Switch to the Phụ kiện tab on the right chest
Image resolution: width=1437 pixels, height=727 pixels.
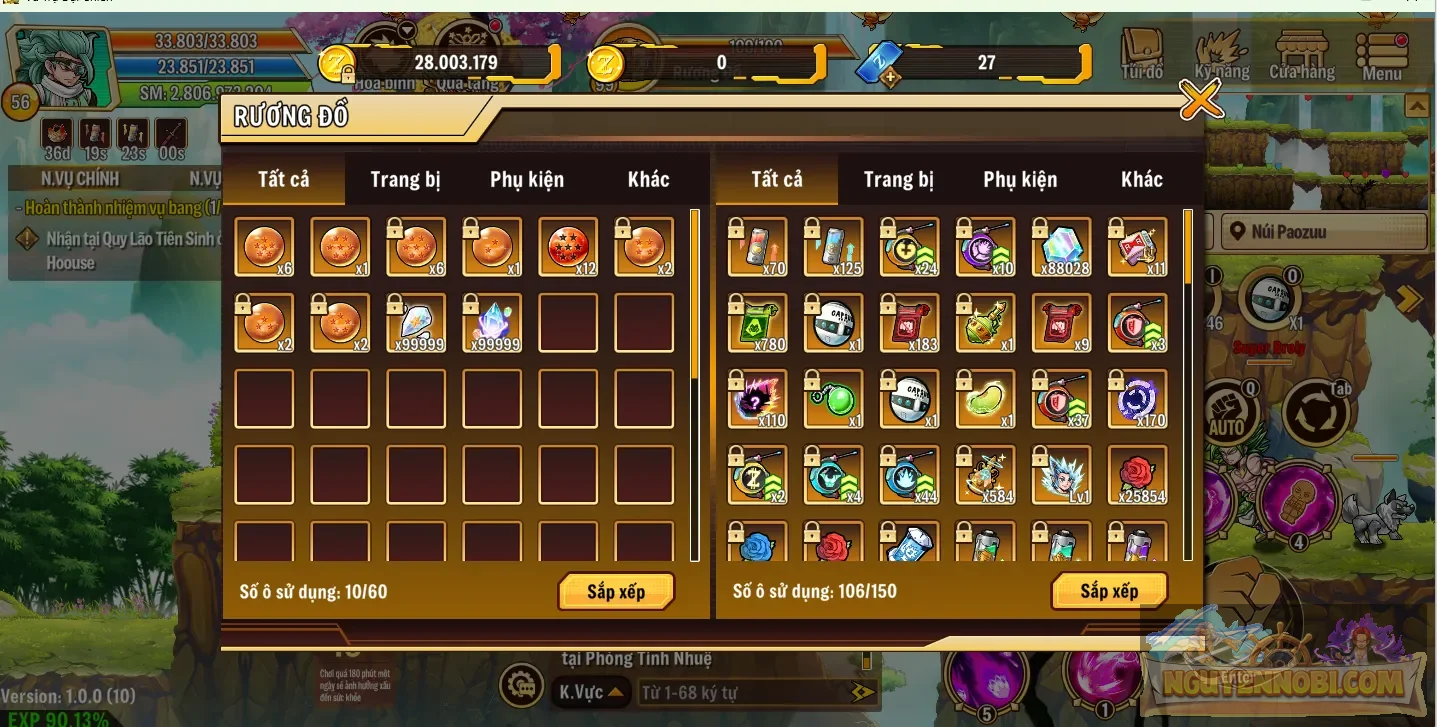(x=1020, y=179)
